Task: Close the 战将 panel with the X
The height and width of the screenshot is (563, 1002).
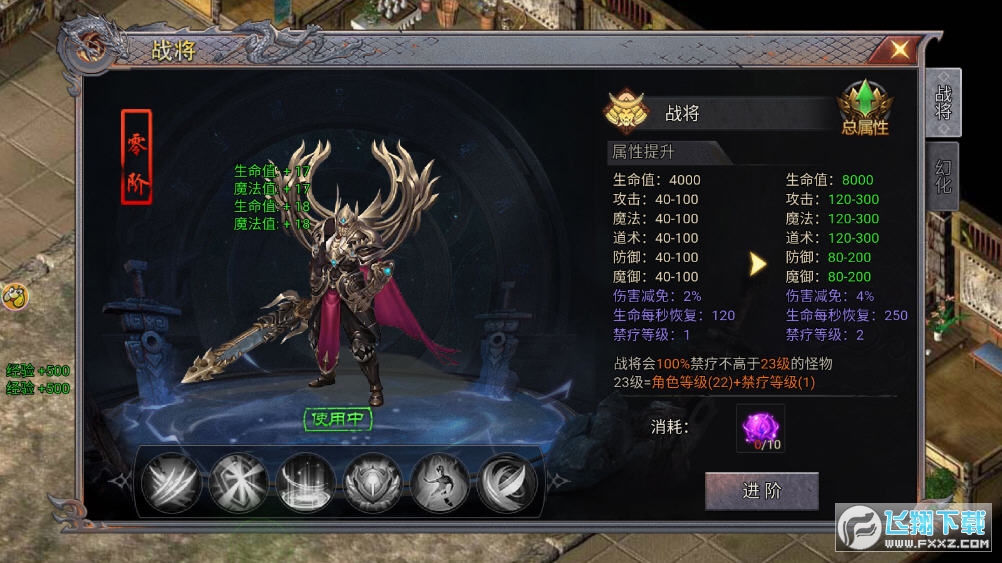Action: pos(899,49)
